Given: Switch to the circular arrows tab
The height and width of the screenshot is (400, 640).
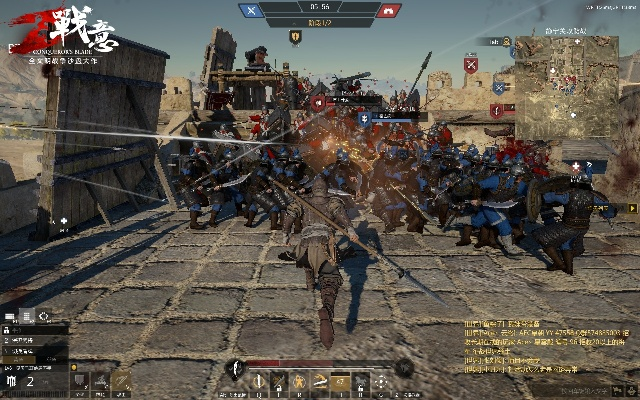Looking at the screenshot, I should [x=43, y=316].
